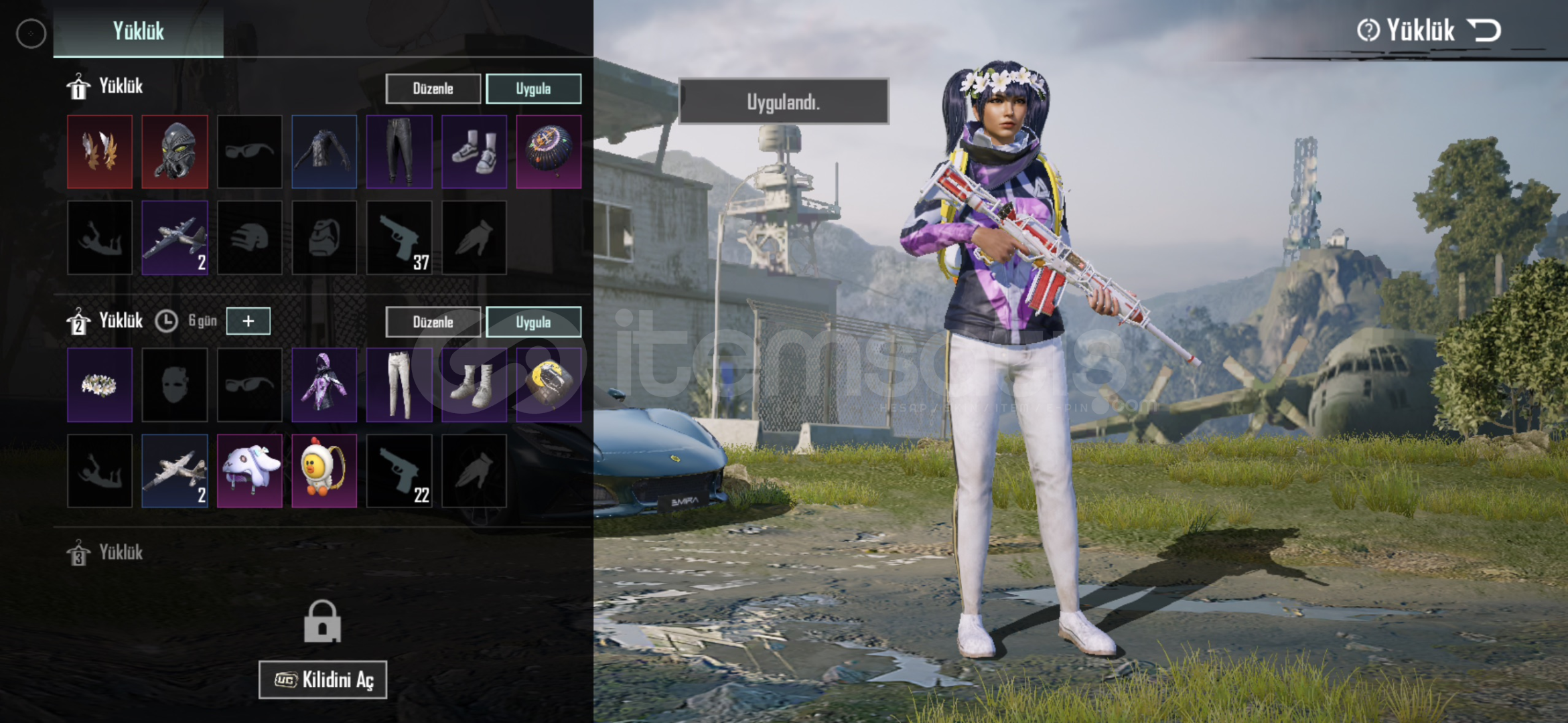1568x723 pixels.
Task: Choose the black jacket slot in loadout 1
Action: point(324,151)
